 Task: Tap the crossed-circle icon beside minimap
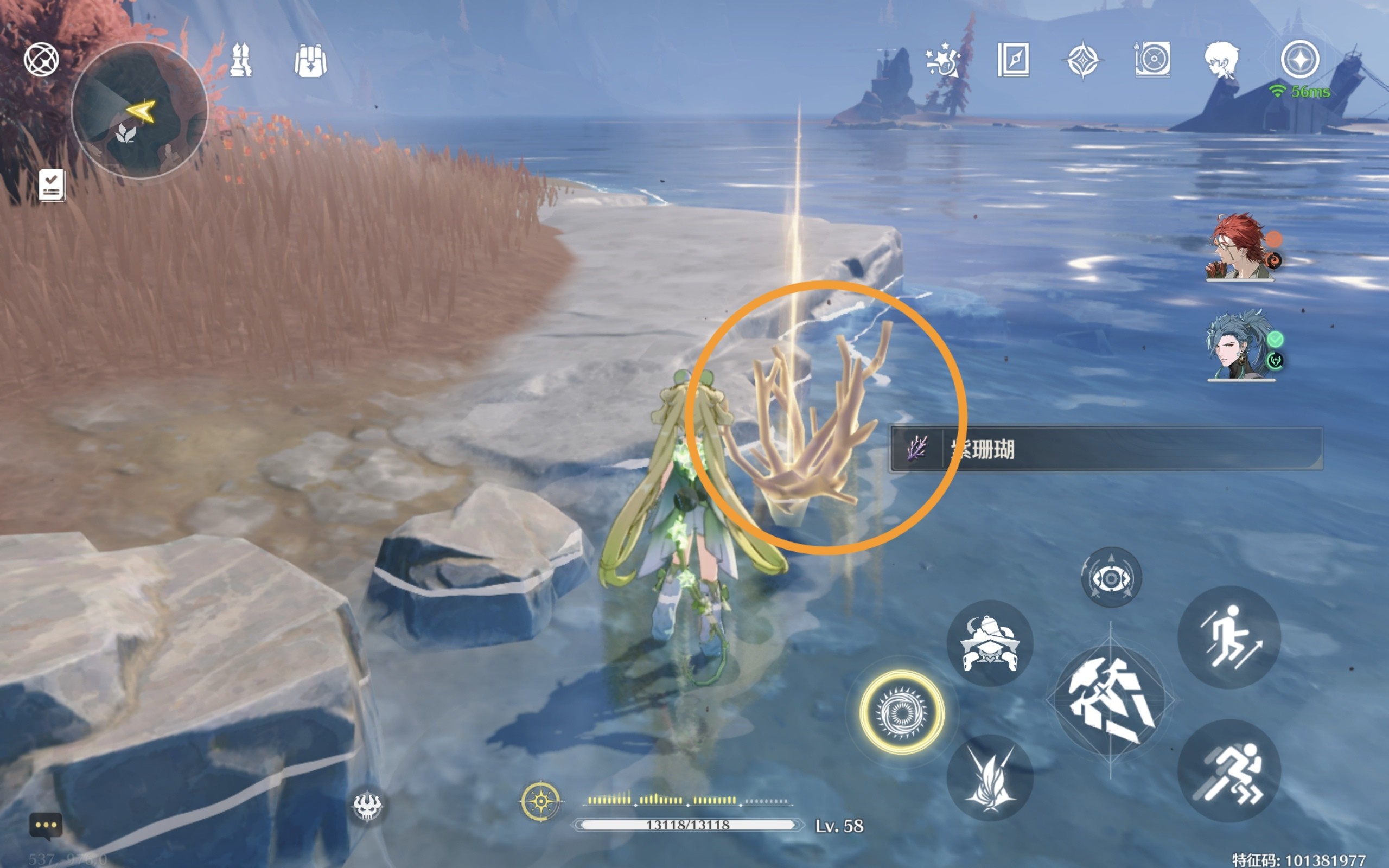coord(41,59)
